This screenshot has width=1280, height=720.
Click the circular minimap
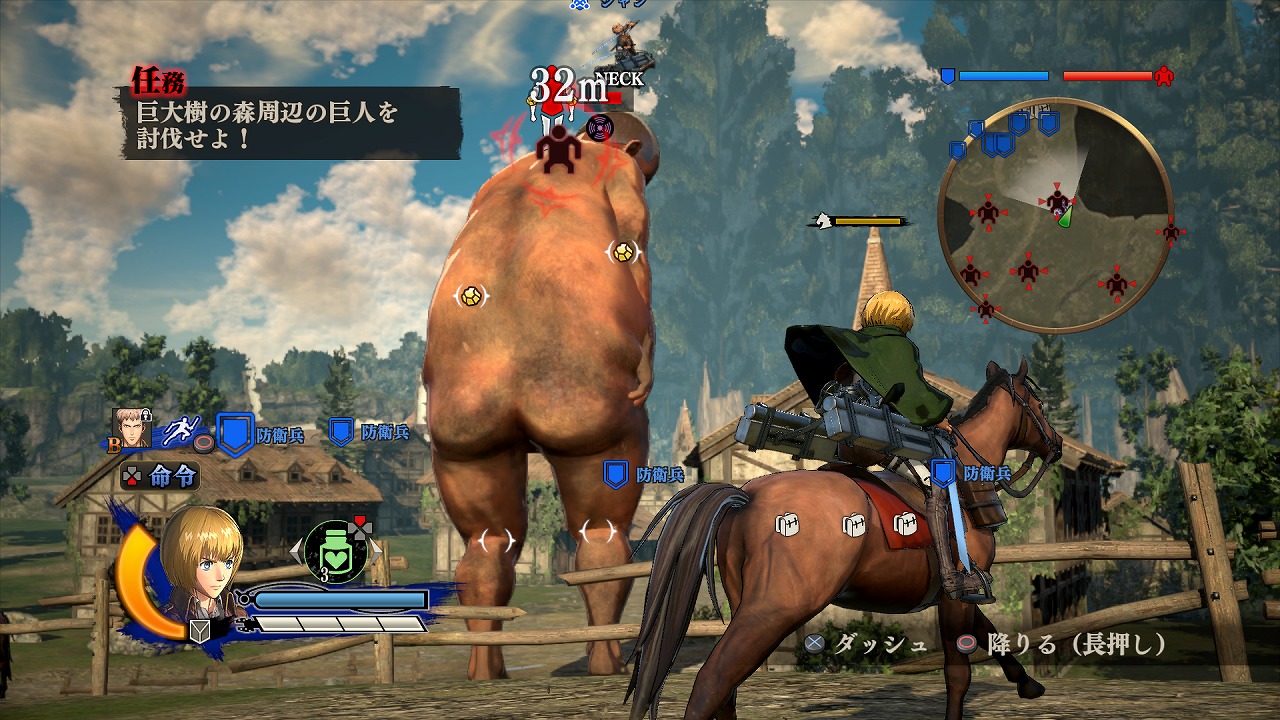coord(1055,215)
